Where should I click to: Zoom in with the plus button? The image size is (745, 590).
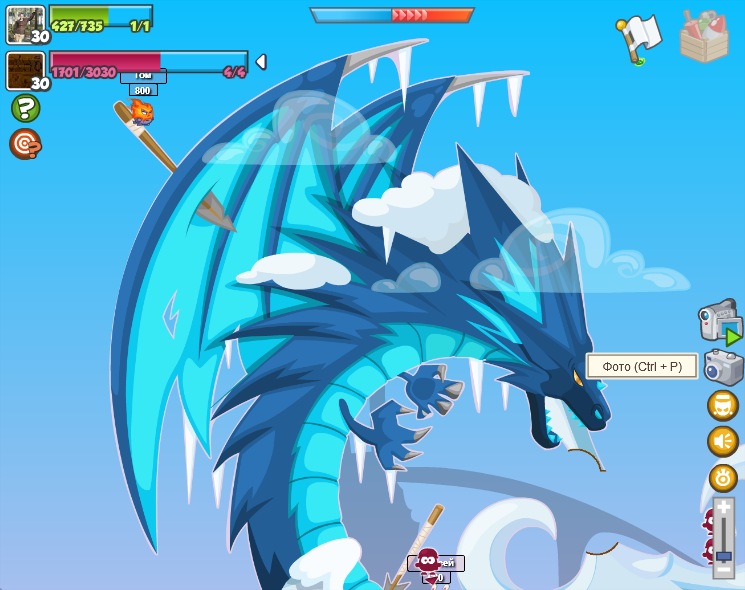[723, 508]
